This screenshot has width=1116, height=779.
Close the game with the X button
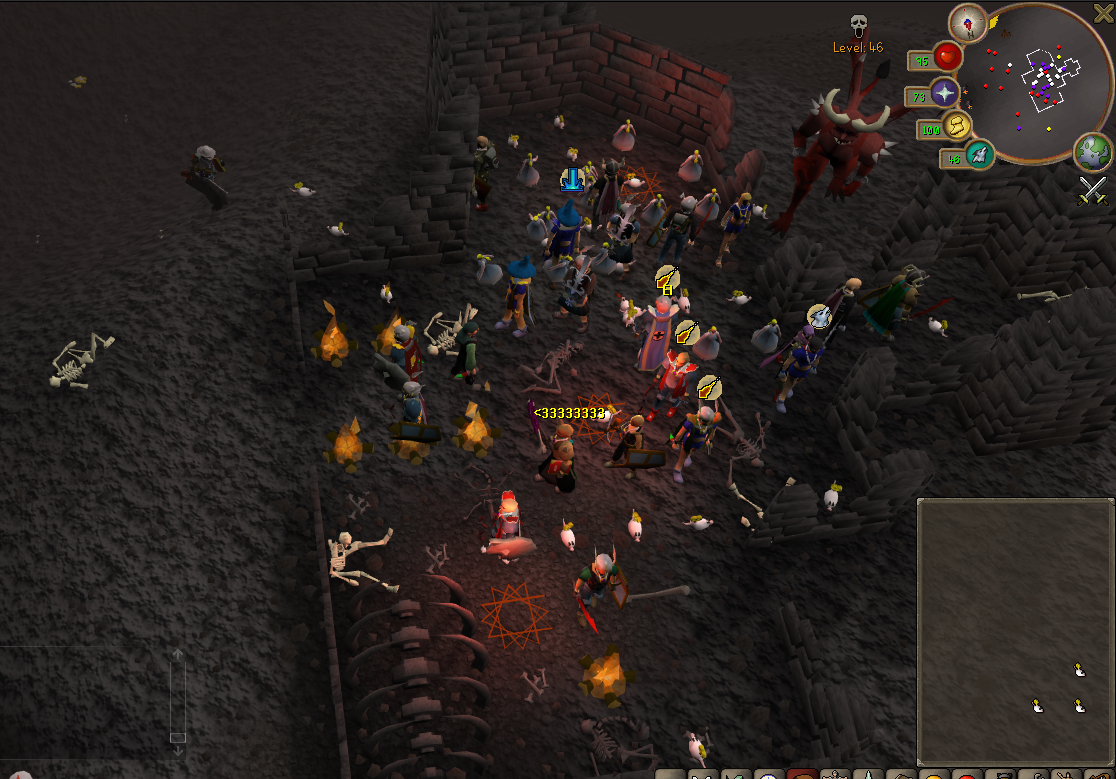click(x=1103, y=13)
